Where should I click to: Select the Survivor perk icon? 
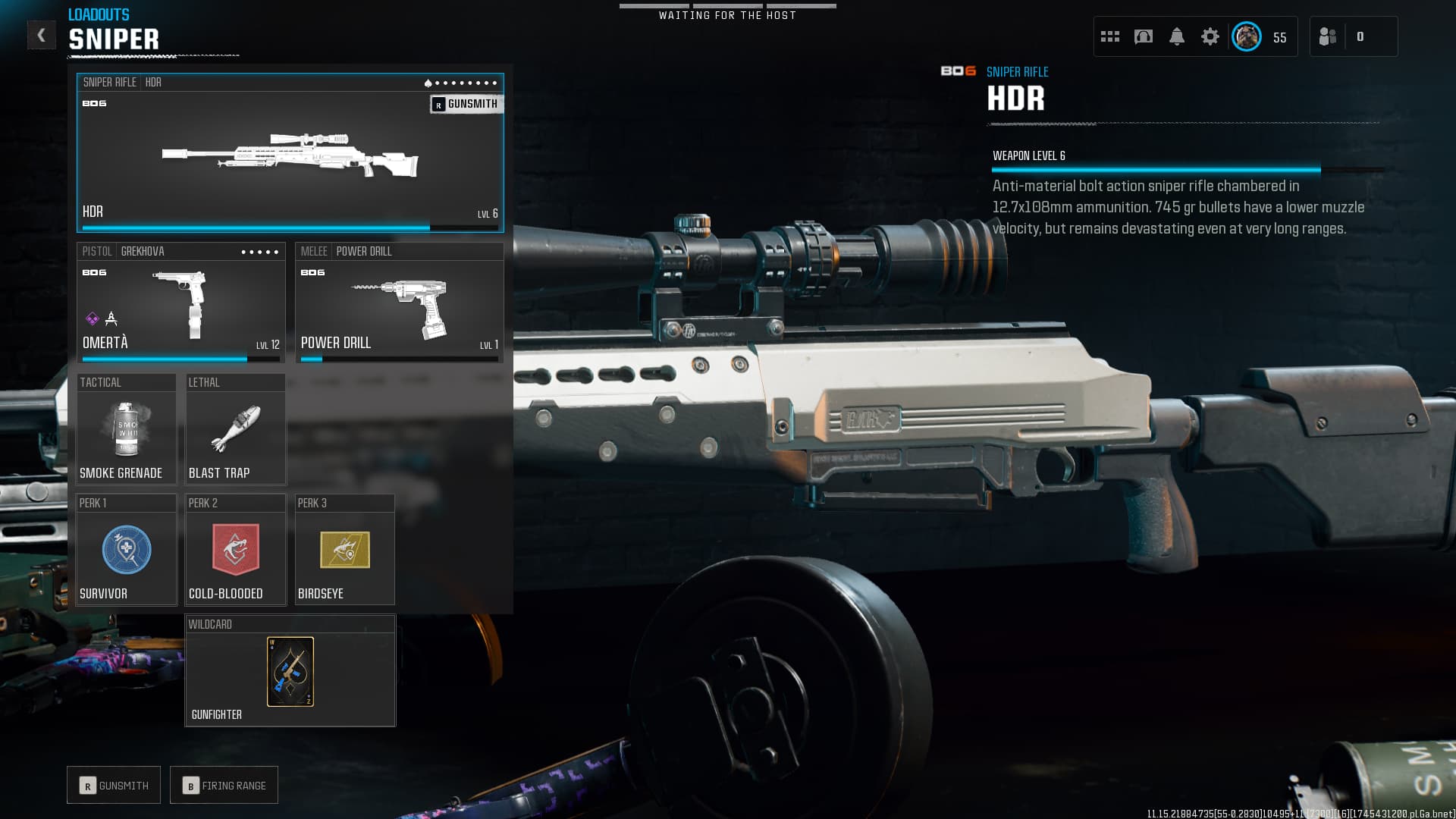(x=126, y=551)
